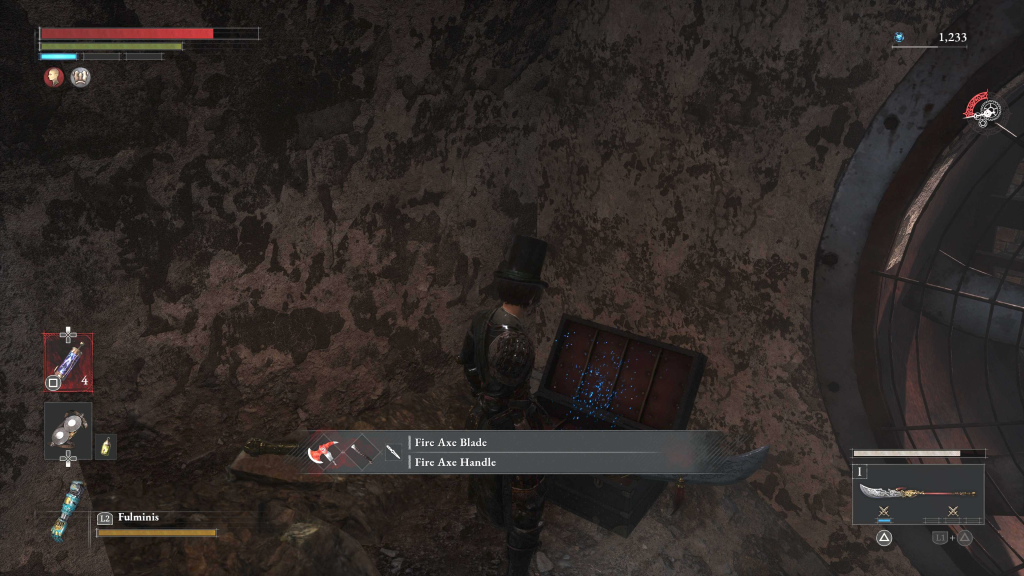Select the twin-lens lamp item slot
Image resolution: width=1024 pixels, height=576 pixels.
click(x=68, y=431)
